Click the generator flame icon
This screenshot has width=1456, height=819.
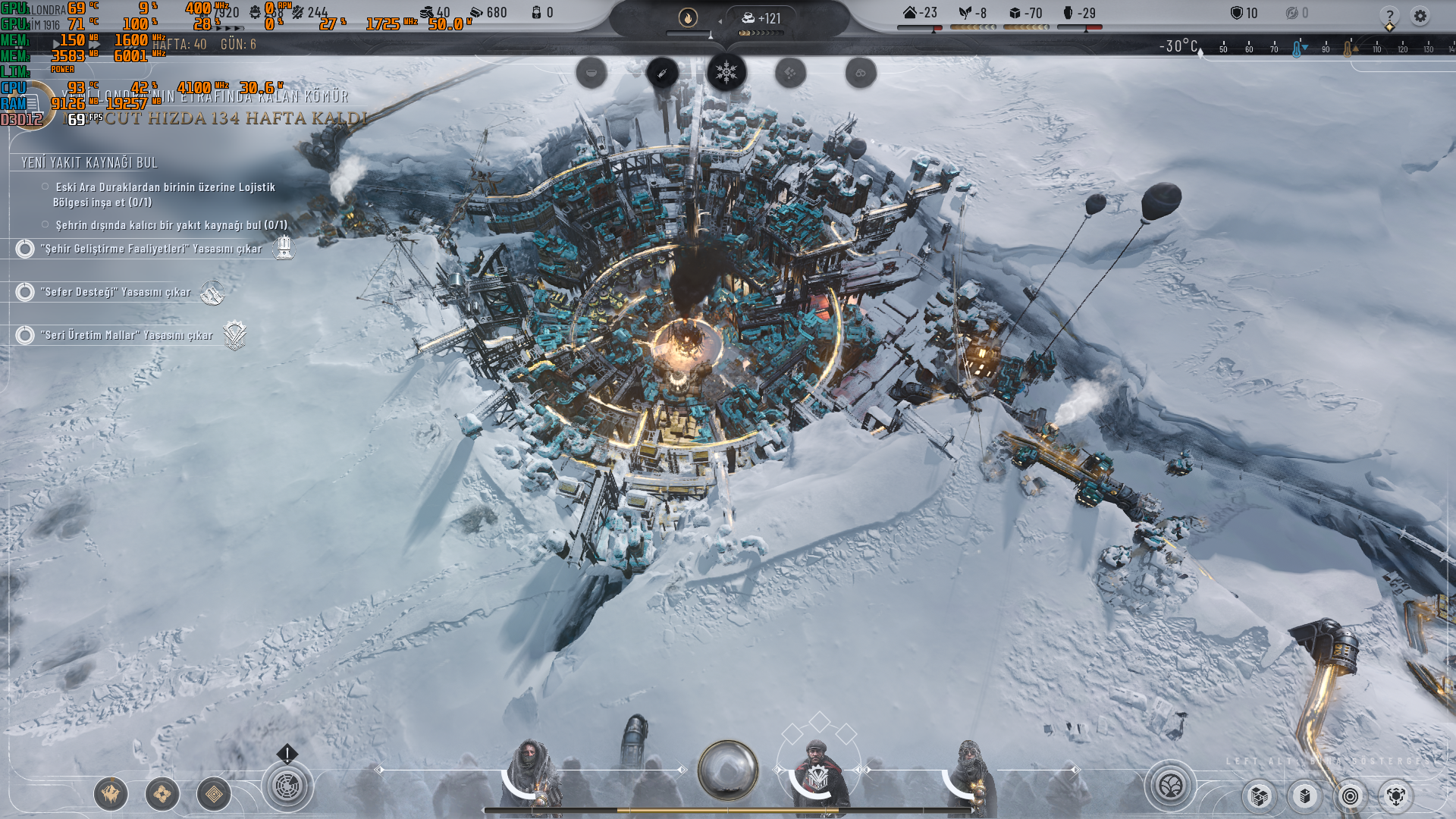(x=688, y=17)
